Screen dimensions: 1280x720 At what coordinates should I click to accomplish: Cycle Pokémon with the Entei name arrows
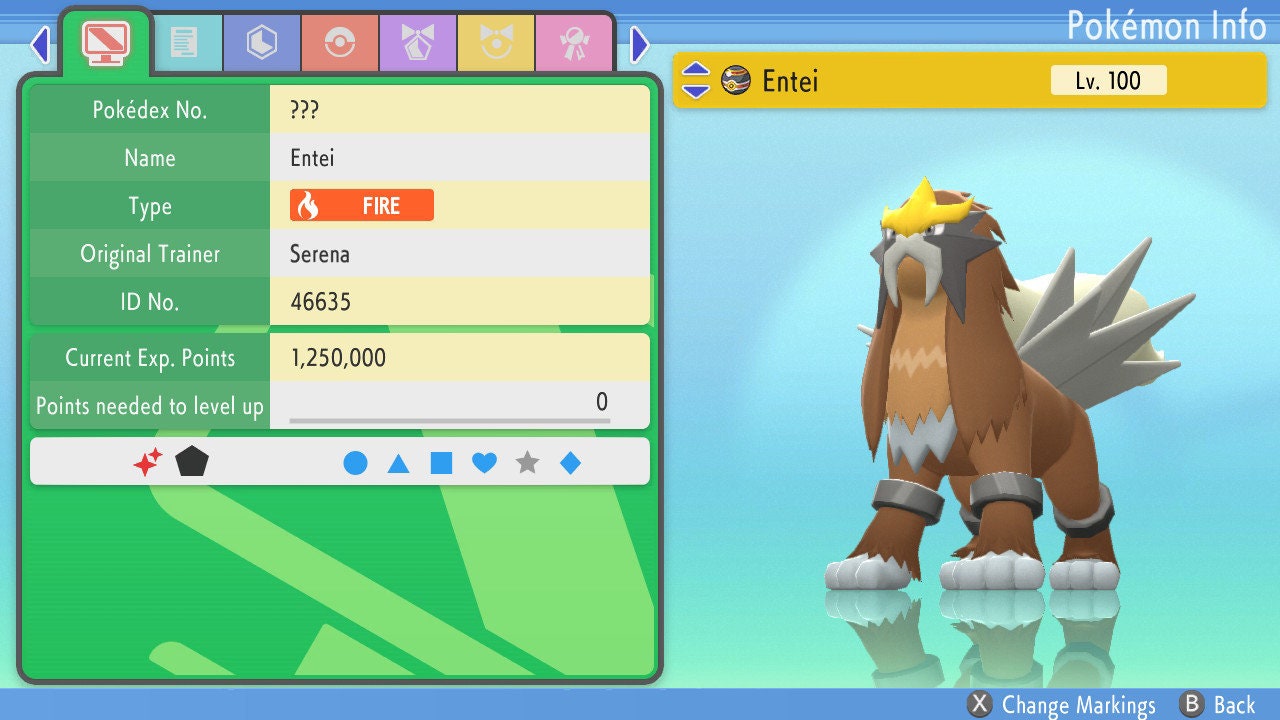tap(696, 81)
